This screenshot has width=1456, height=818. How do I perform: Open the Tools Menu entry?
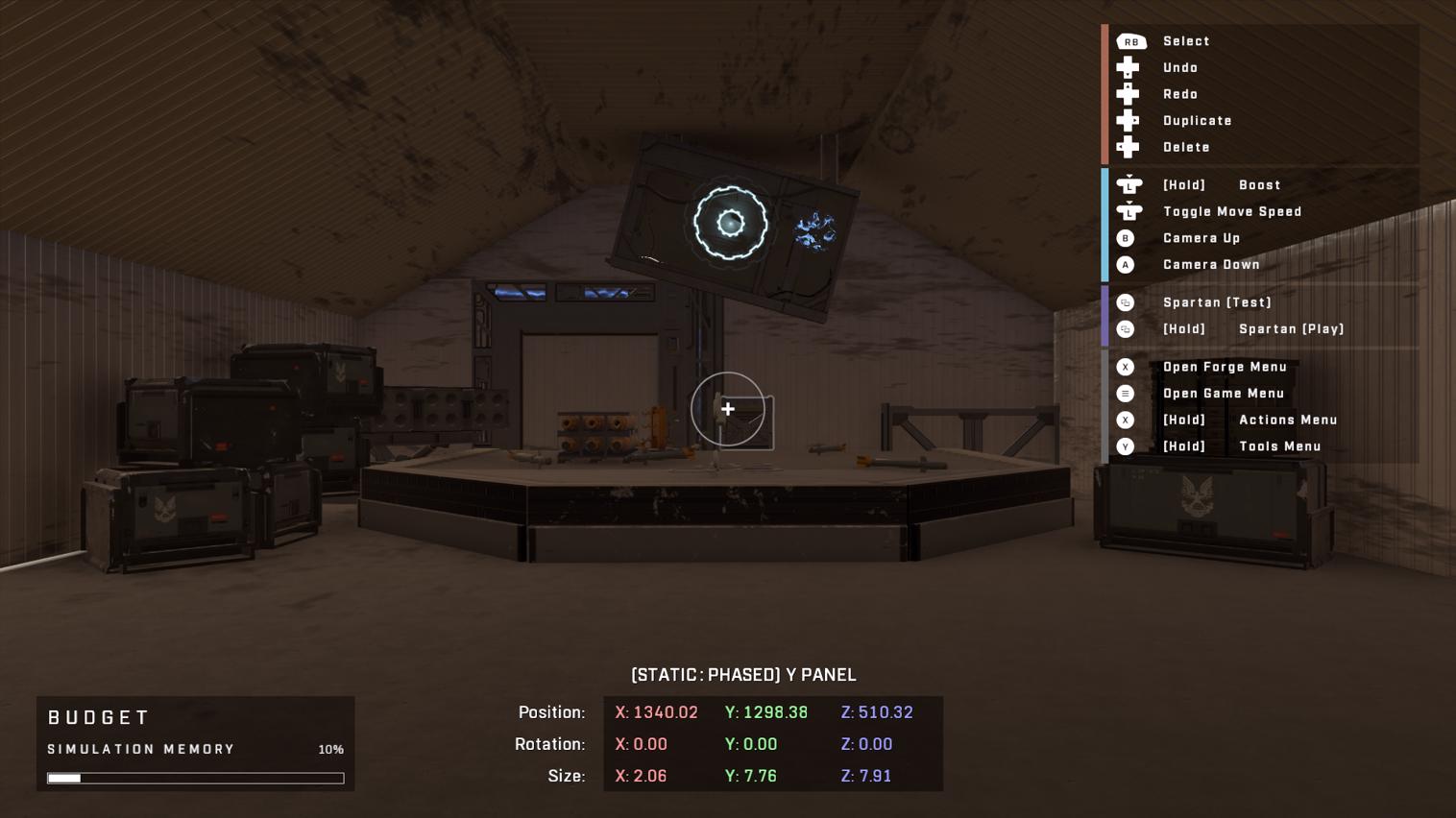[x=1280, y=446]
